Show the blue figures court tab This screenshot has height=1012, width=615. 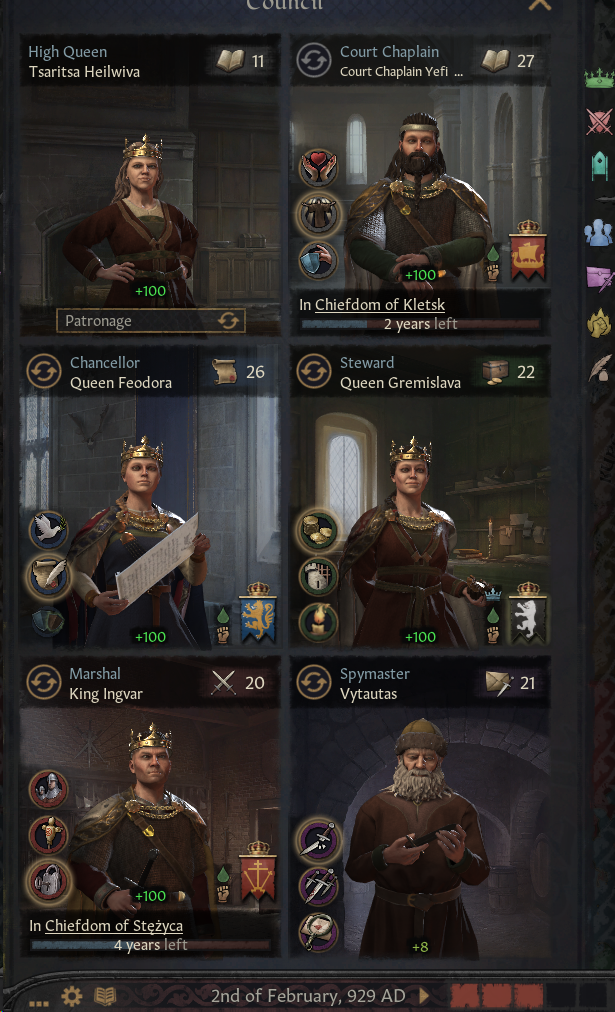coord(599,232)
